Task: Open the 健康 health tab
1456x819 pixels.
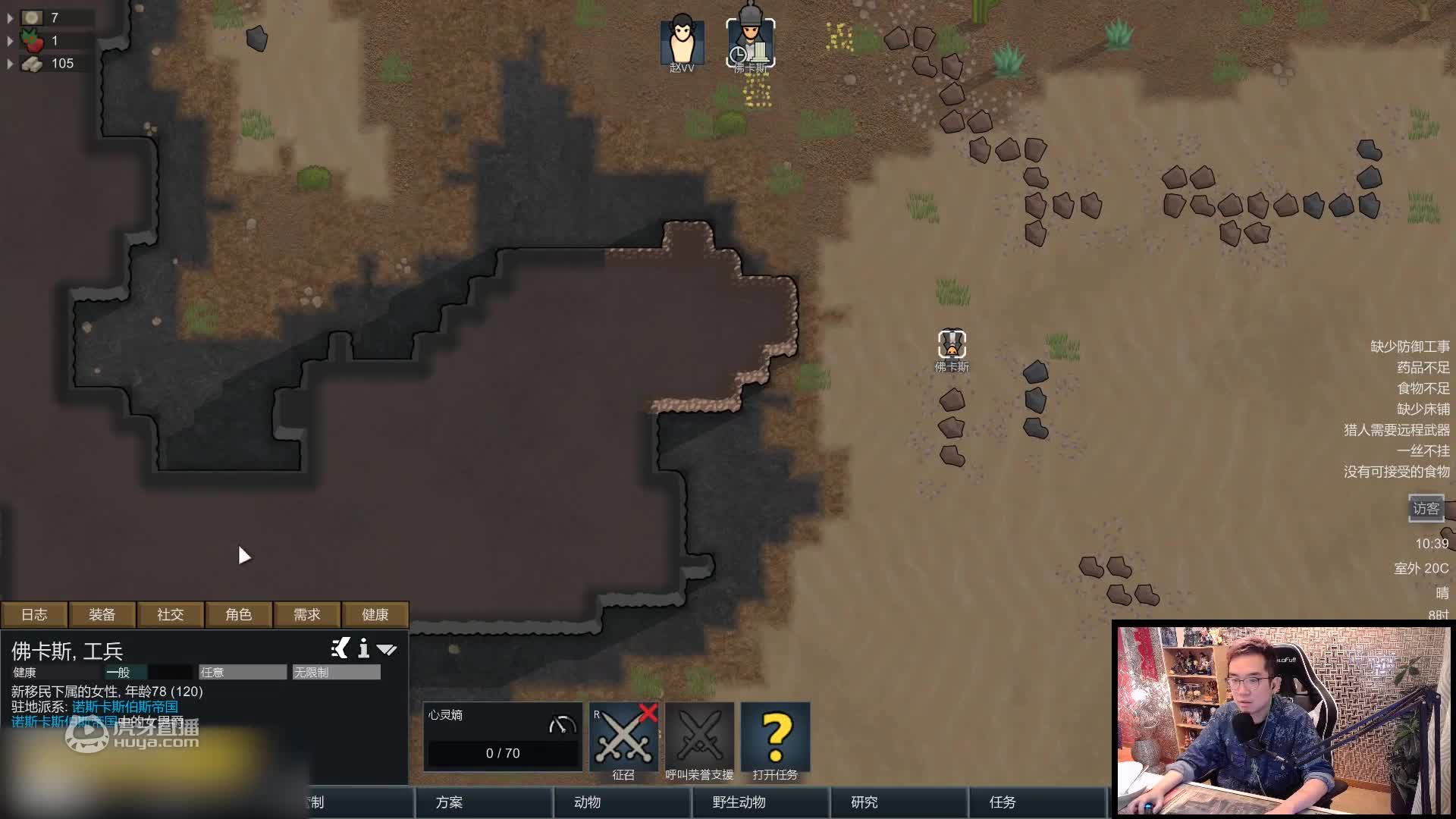Action: tap(375, 614)
